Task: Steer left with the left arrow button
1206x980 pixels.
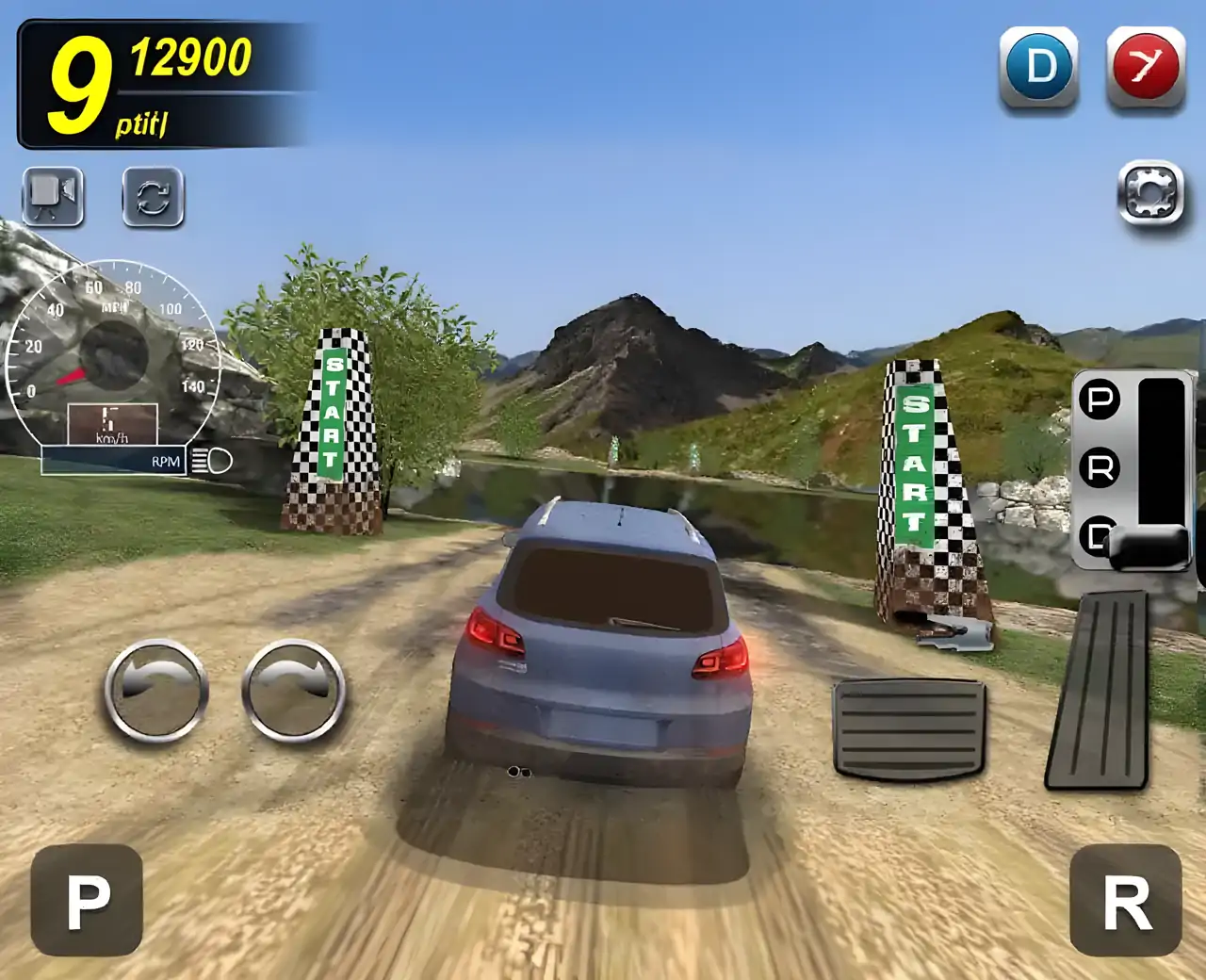Action: click(x=156, y=691)
